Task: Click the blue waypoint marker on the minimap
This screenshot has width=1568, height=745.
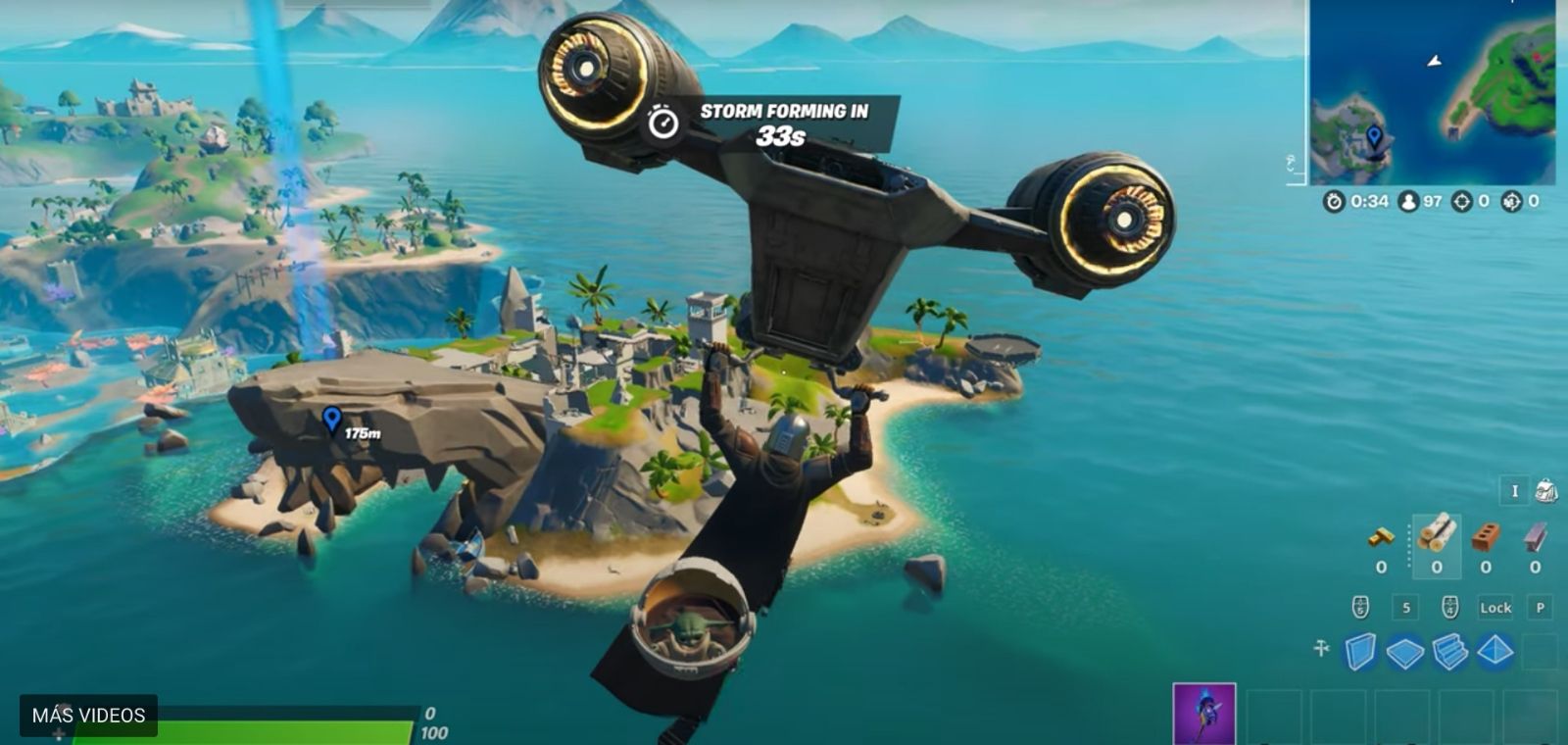Action: [x=1374, y=136]
